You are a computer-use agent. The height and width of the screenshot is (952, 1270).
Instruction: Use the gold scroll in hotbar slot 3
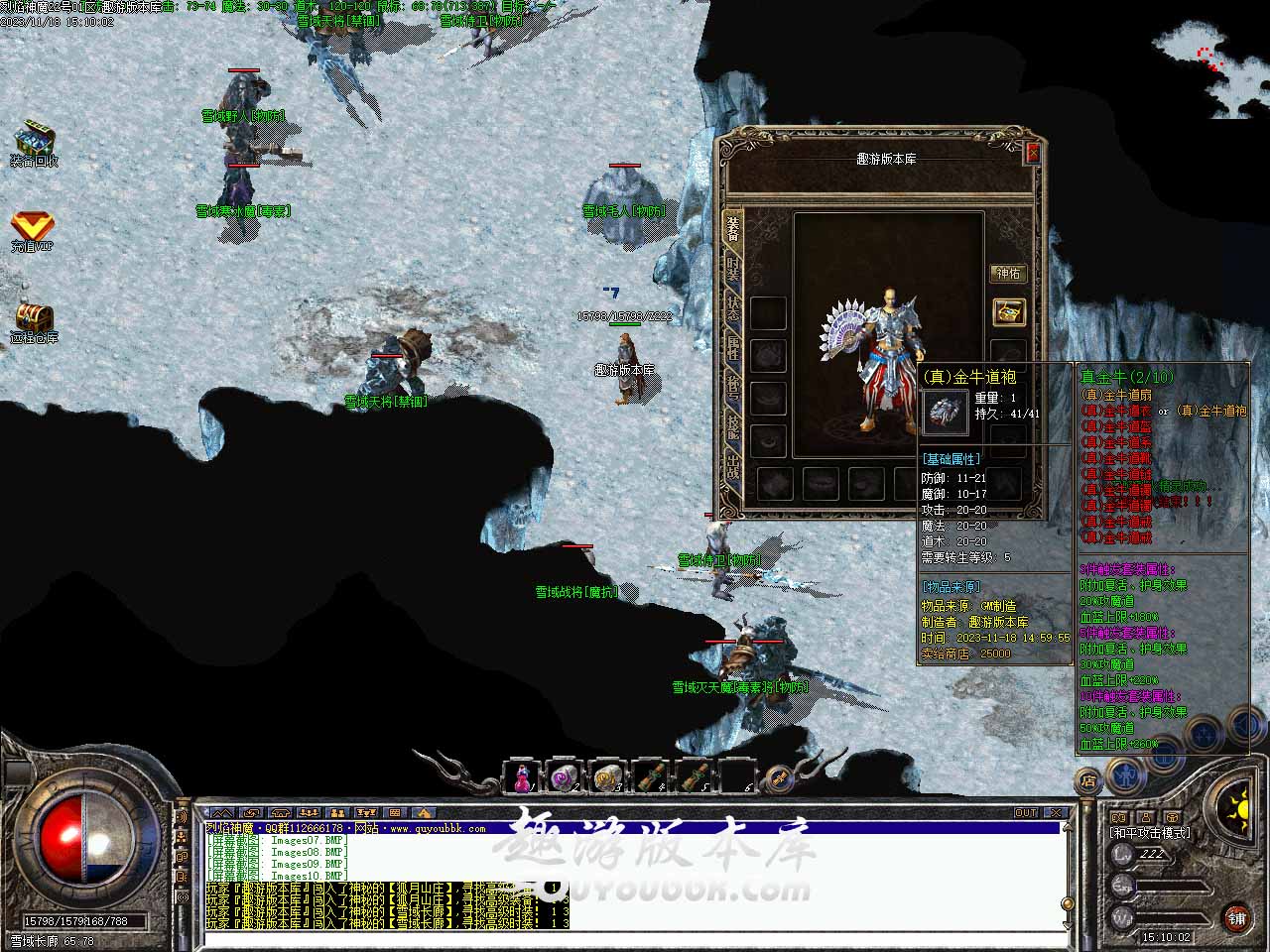[x=606, y=778]
